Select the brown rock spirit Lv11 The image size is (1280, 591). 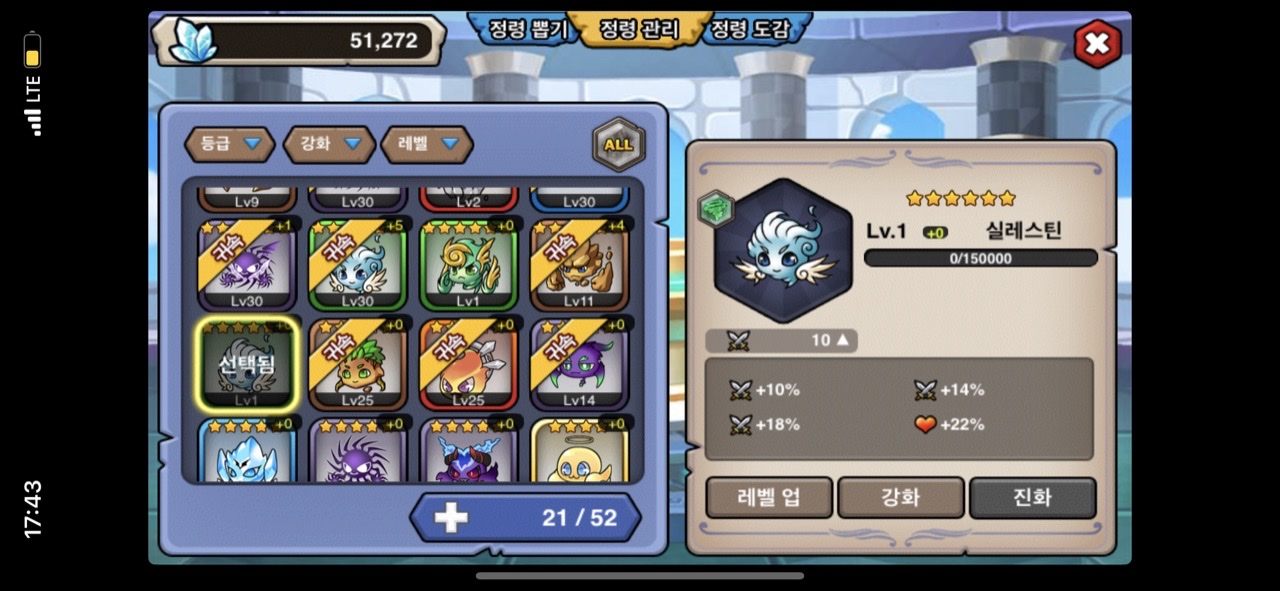579,265
